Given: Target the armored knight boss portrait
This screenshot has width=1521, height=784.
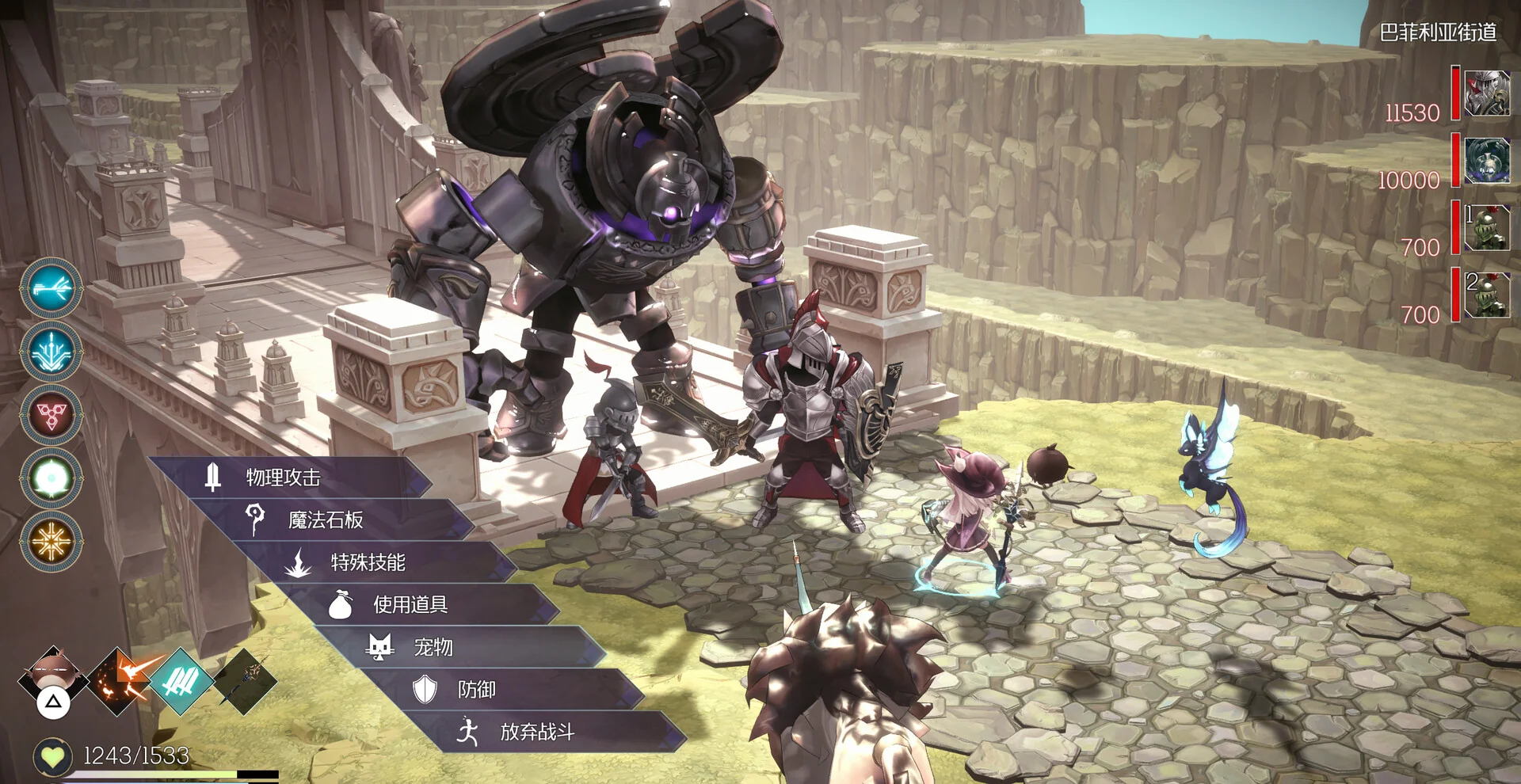Looking at the screenshot, I should tap(1486, 93).
